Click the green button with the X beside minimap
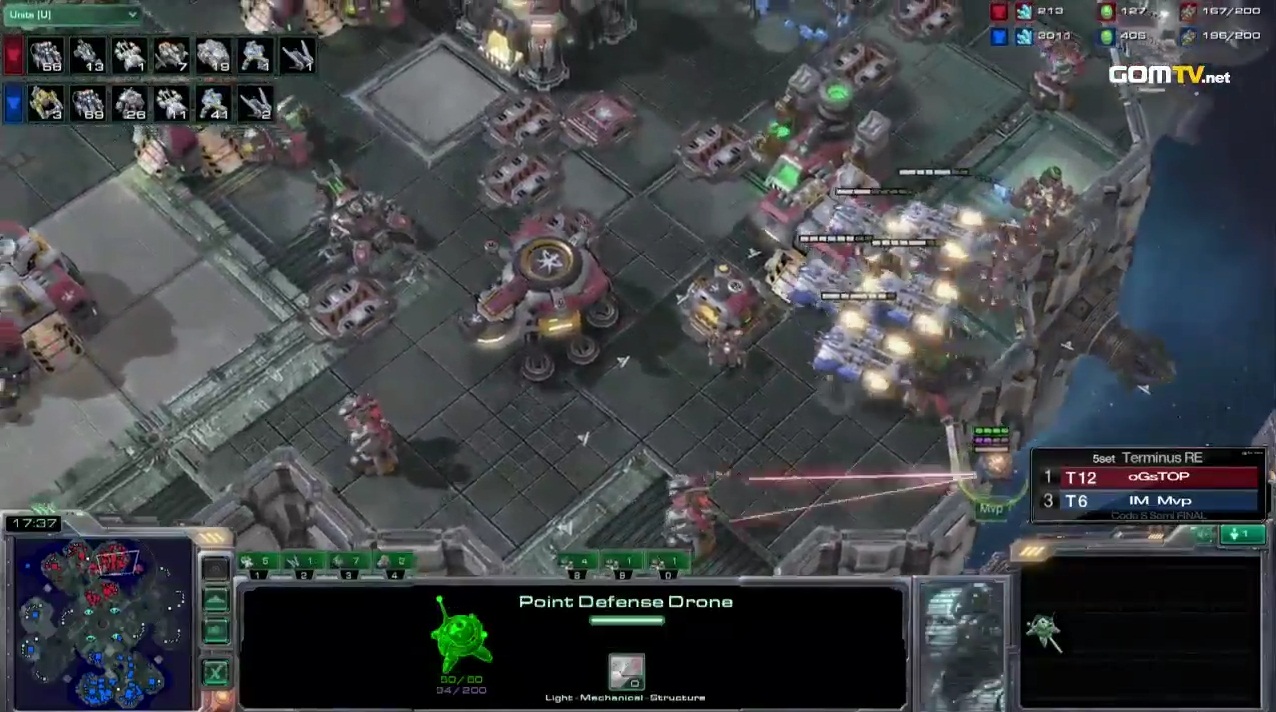This screenshot has height=712, width=1276. click(x=215, y=672)
